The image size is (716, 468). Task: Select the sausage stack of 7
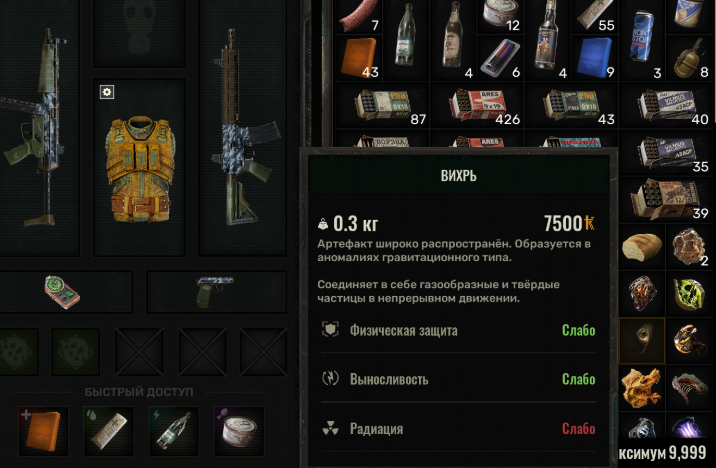pos(358,17)
